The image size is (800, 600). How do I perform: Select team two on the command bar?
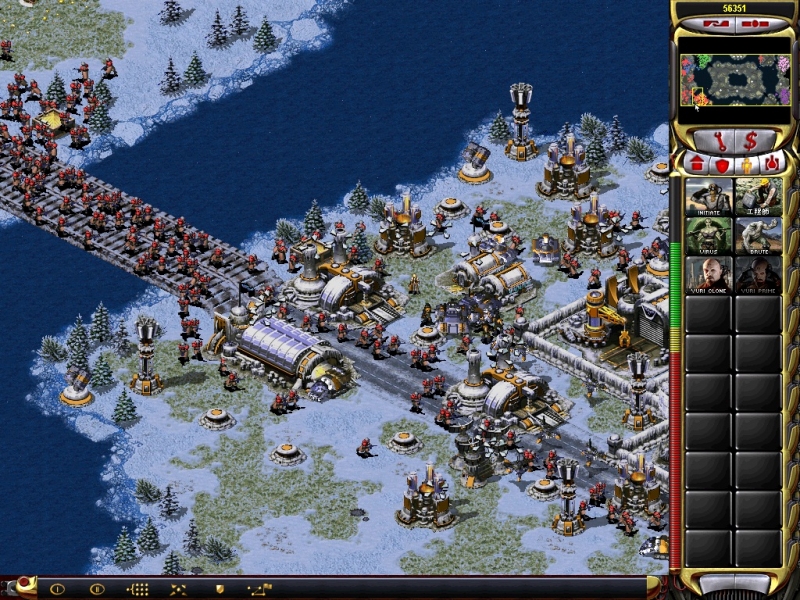pyautogui.click(x=97, y=589)
